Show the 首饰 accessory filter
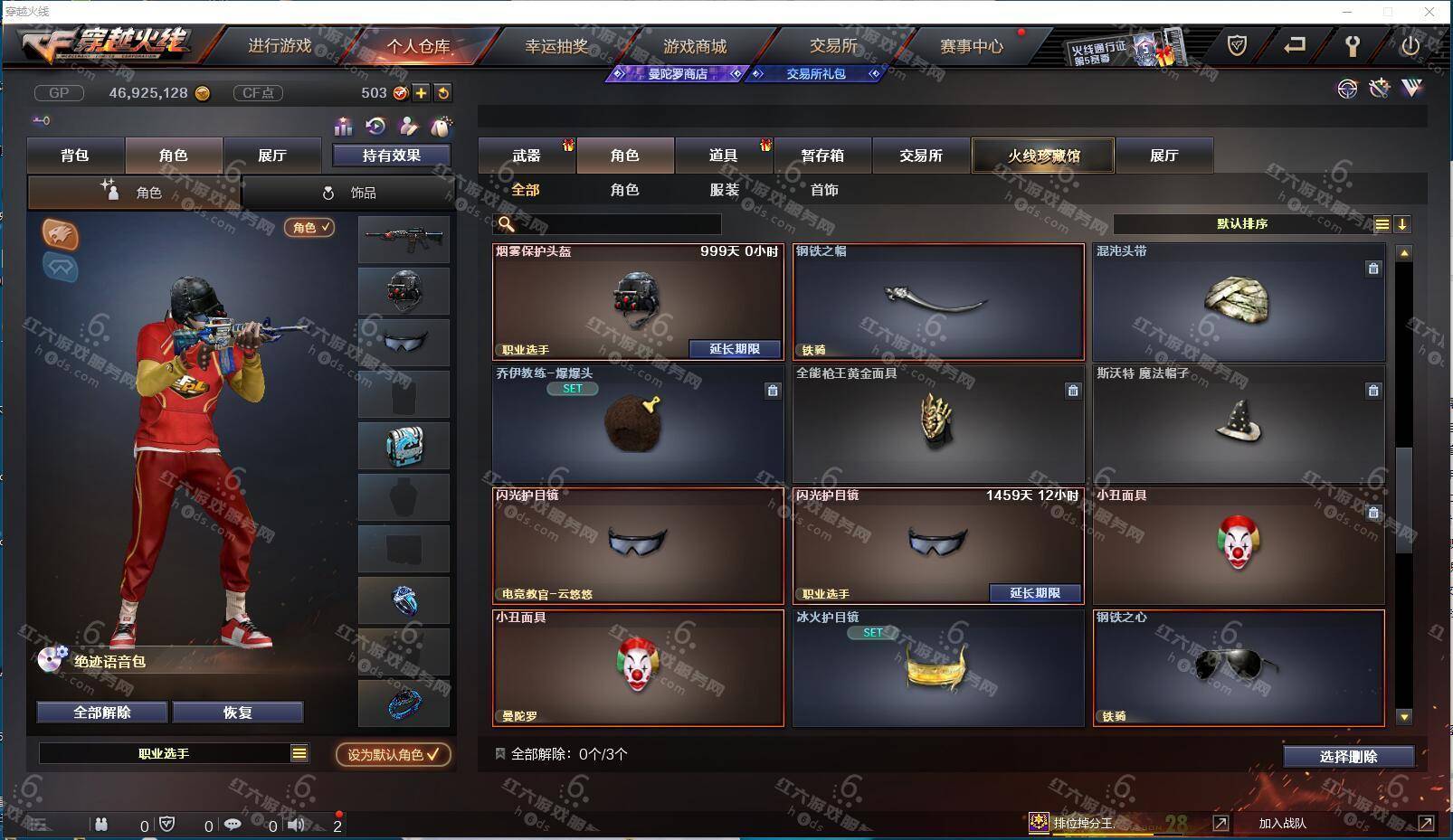The height and width of the screenshot is (840, 1453). 823,190
